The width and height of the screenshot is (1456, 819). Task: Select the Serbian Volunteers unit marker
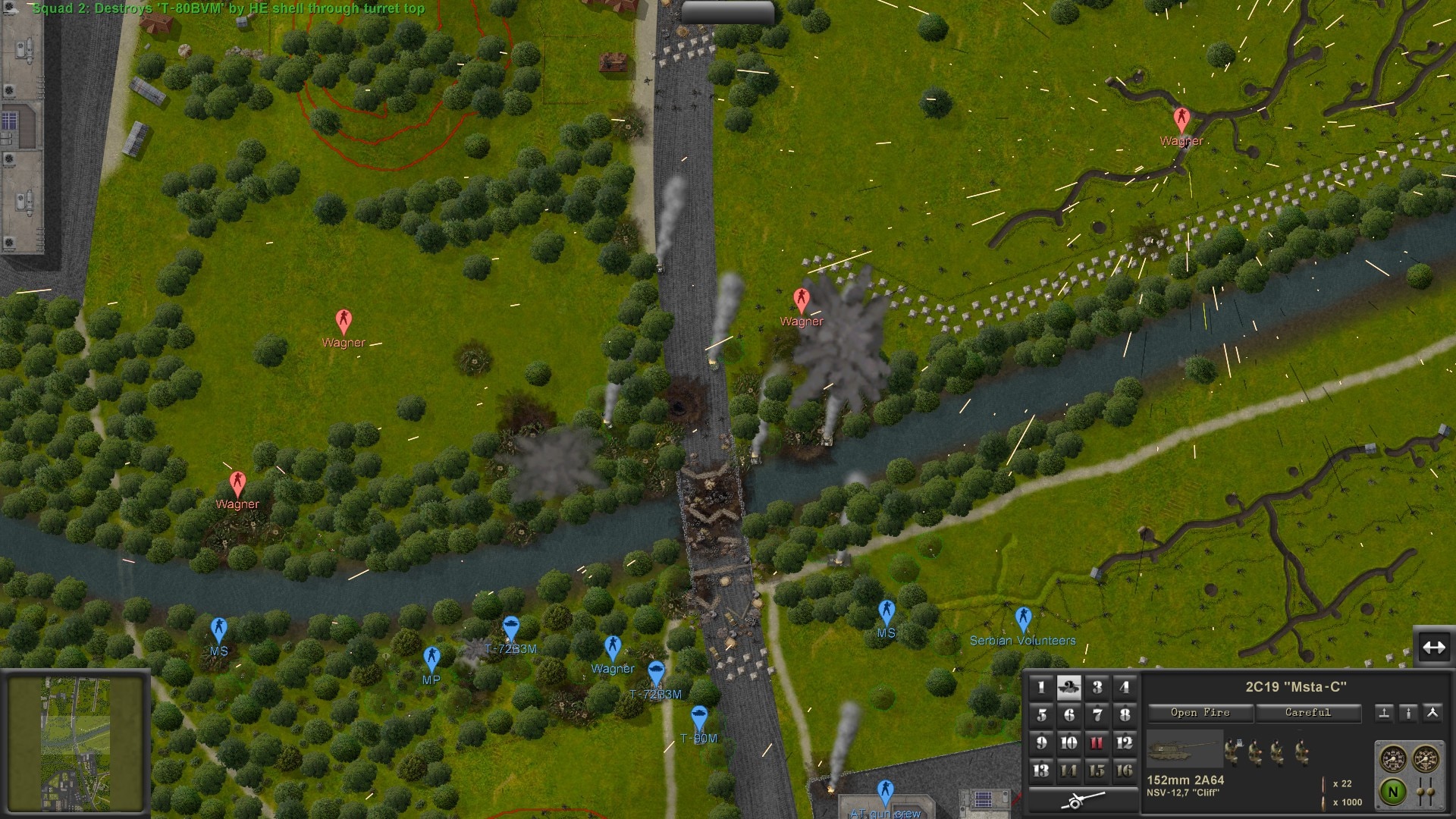pos(1023,619)
